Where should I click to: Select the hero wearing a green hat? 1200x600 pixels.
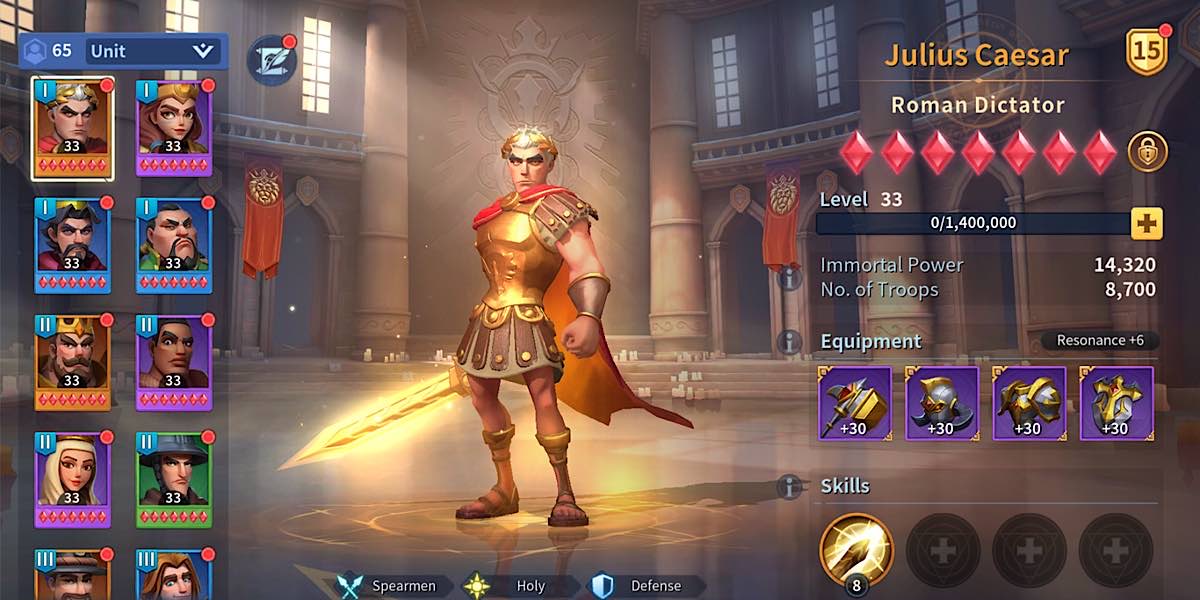click(173, 479)
